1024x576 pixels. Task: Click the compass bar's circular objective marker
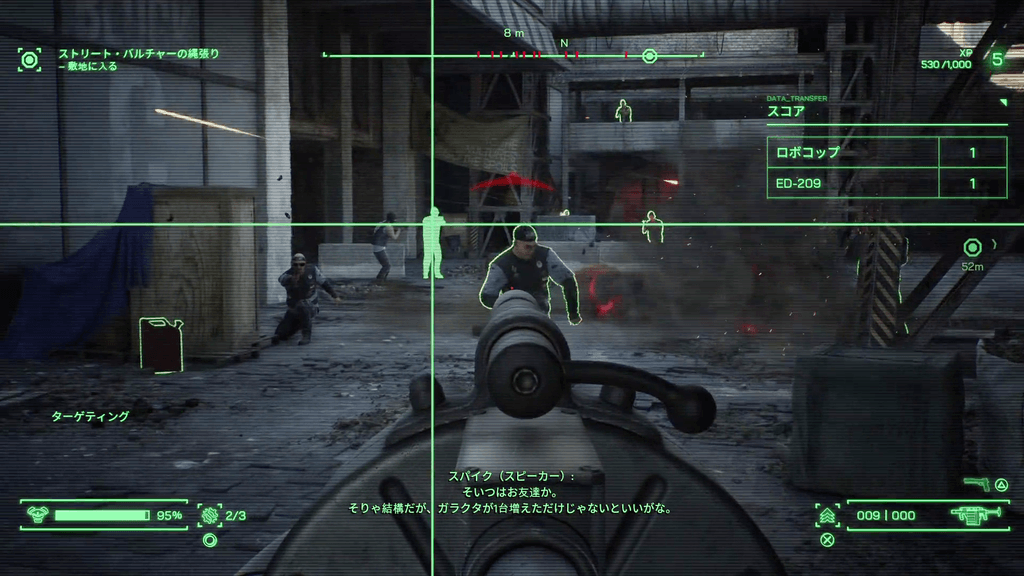649,56
